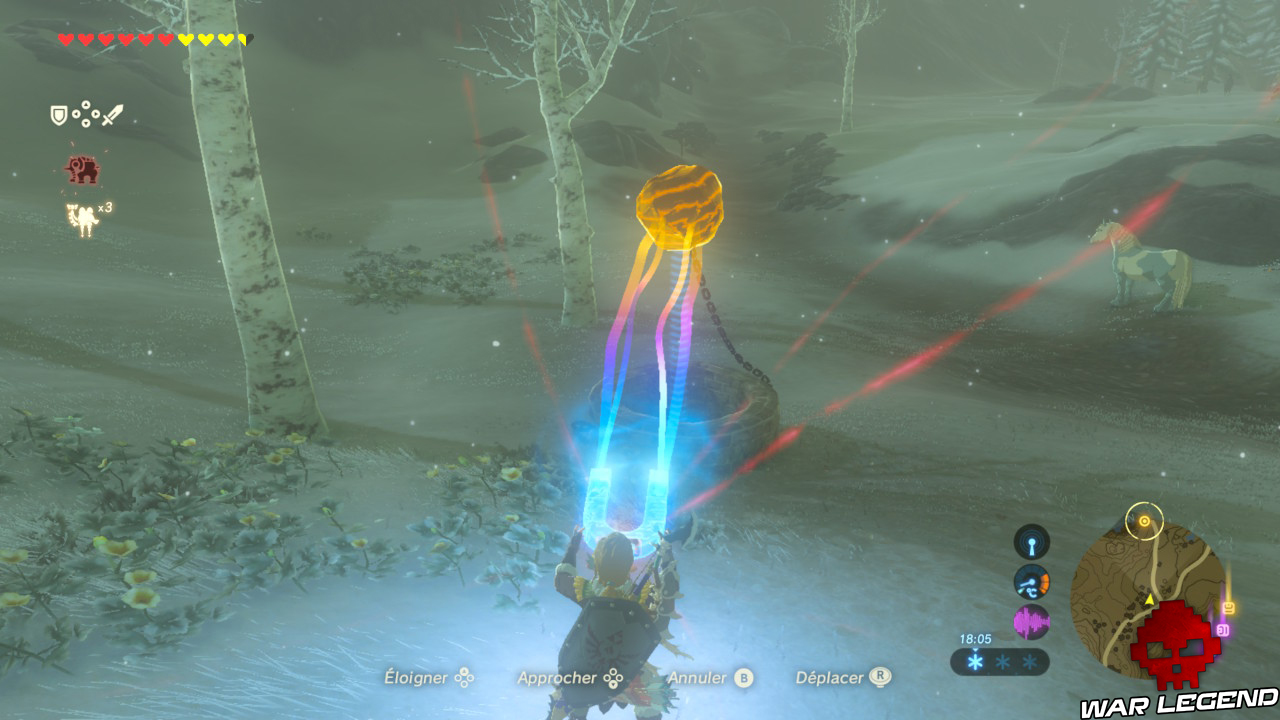1280x720 pixels.
Task: Open weapon swap with the right D-pad arrow
Action: point(95,114)
